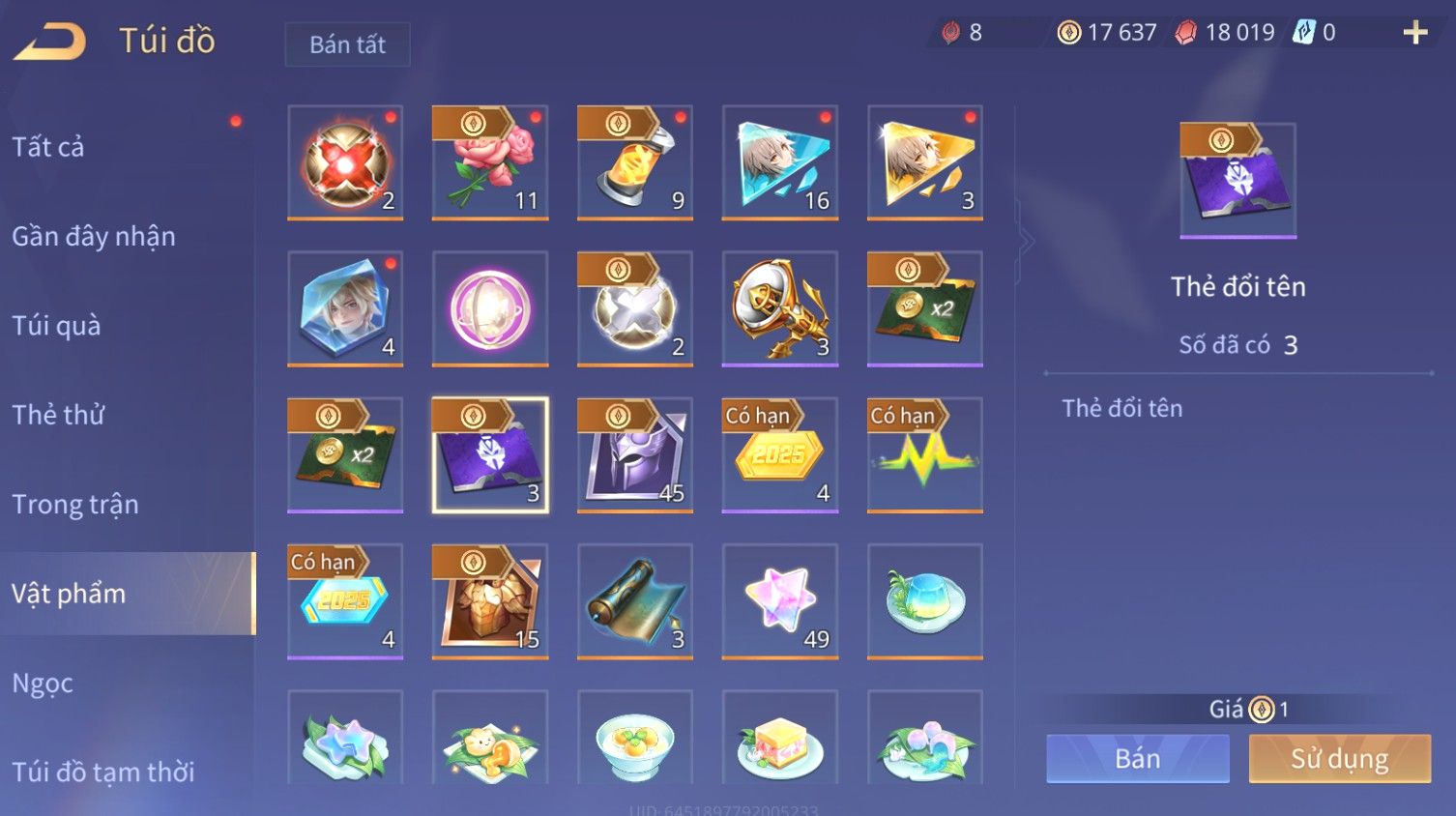
Task: Select the rolled scroll map item
Action: 635,600
